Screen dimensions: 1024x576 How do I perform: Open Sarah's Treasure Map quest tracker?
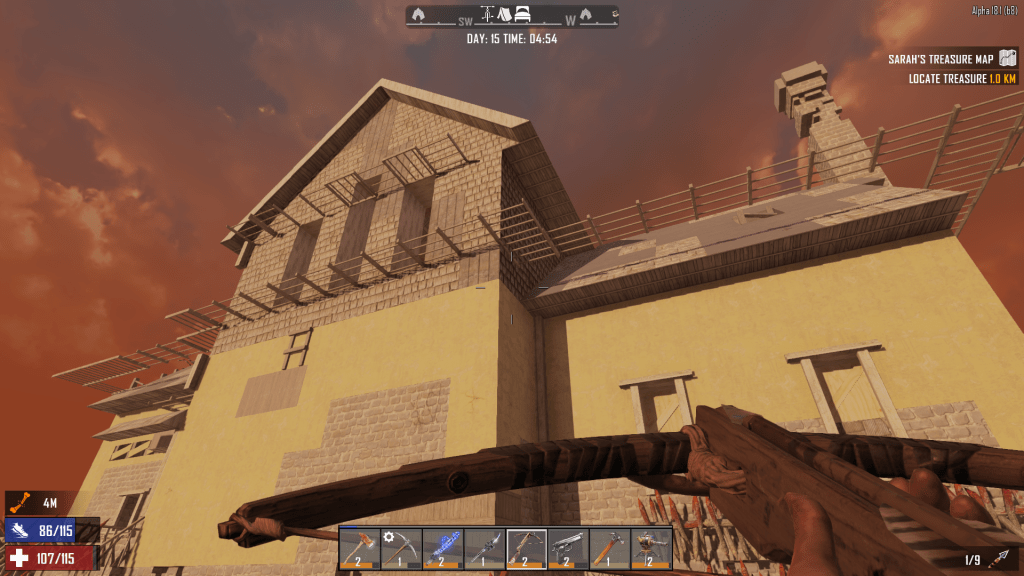pyautogui.click(x=950, y=59)
